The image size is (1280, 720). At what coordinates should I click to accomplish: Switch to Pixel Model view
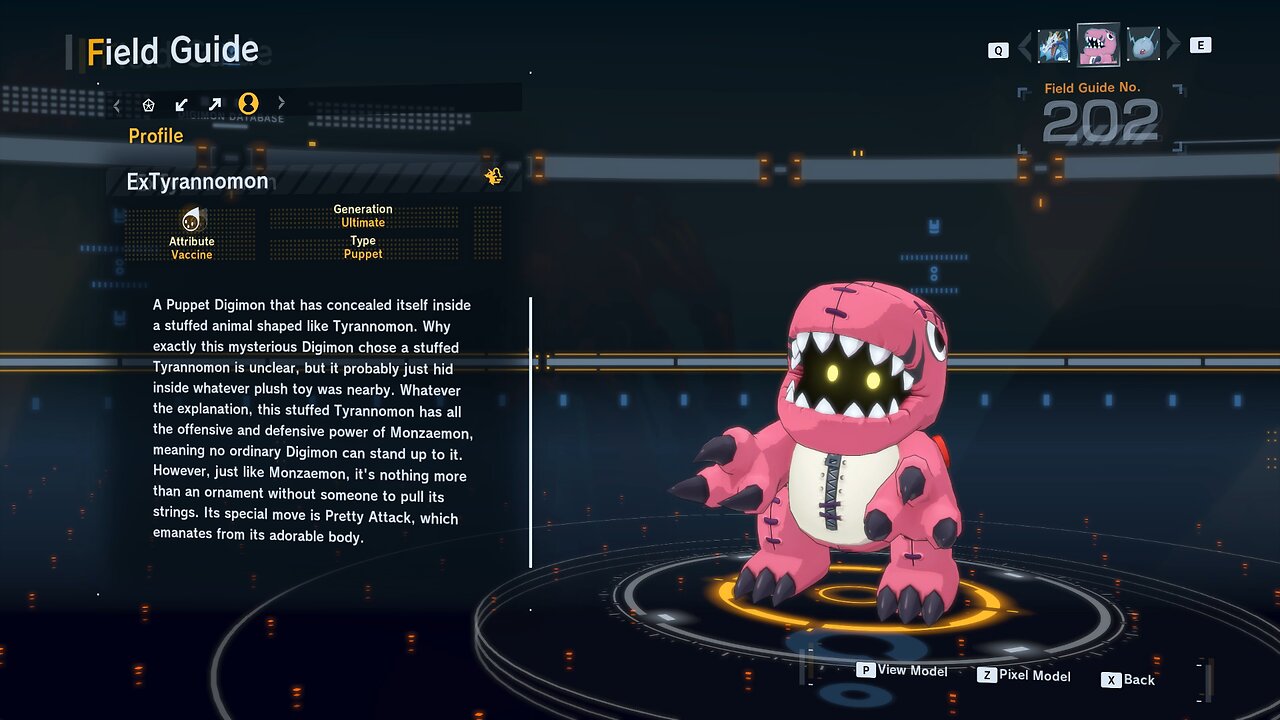[1024, 675]
